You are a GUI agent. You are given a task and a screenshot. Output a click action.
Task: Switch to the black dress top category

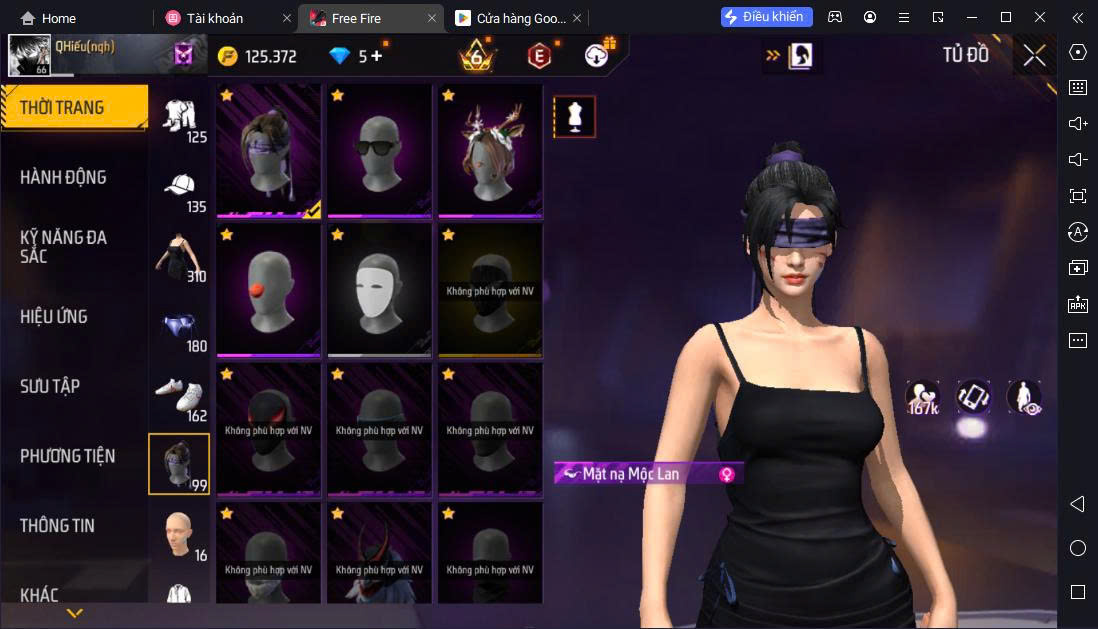coord(181,258)
